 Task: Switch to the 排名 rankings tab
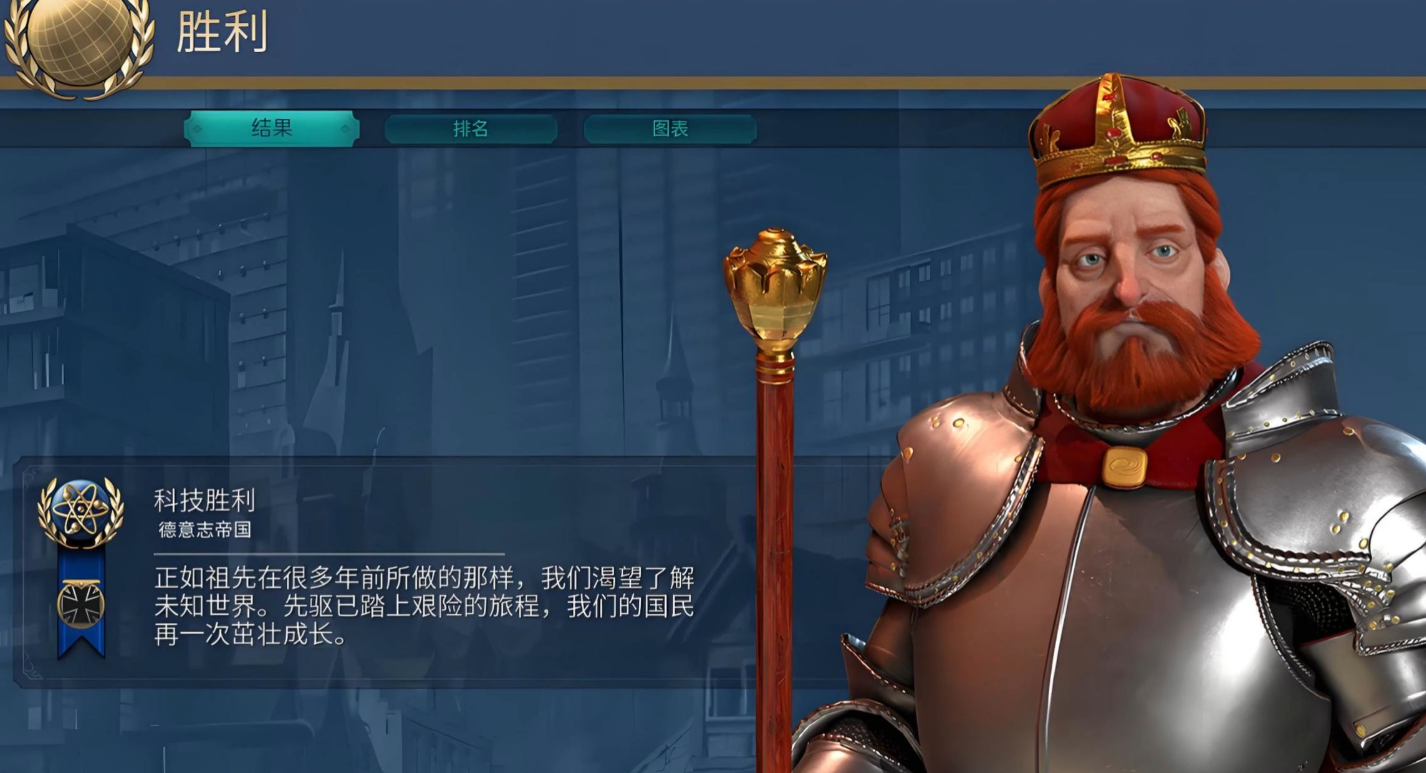pos(470,128)
